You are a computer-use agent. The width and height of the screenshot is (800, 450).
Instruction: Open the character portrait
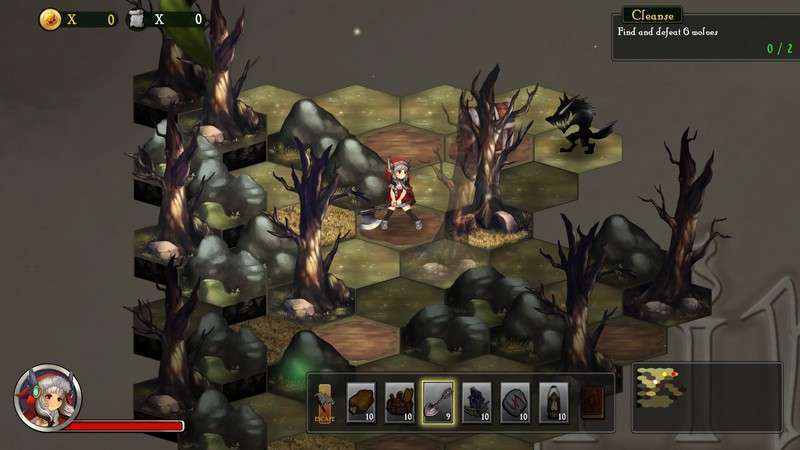[x=47, y=397]
